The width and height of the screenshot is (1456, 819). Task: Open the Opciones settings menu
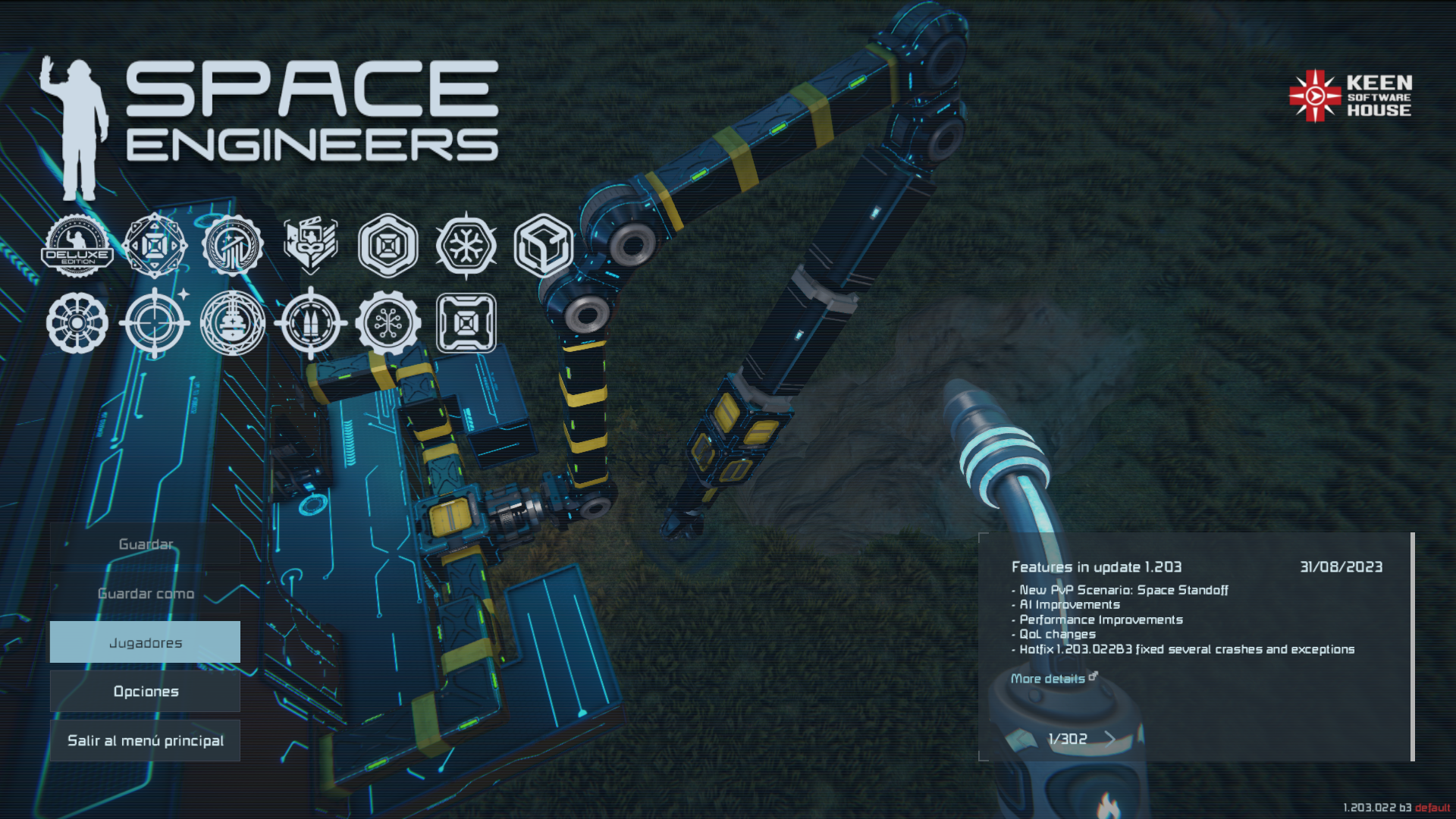[145, 692]
